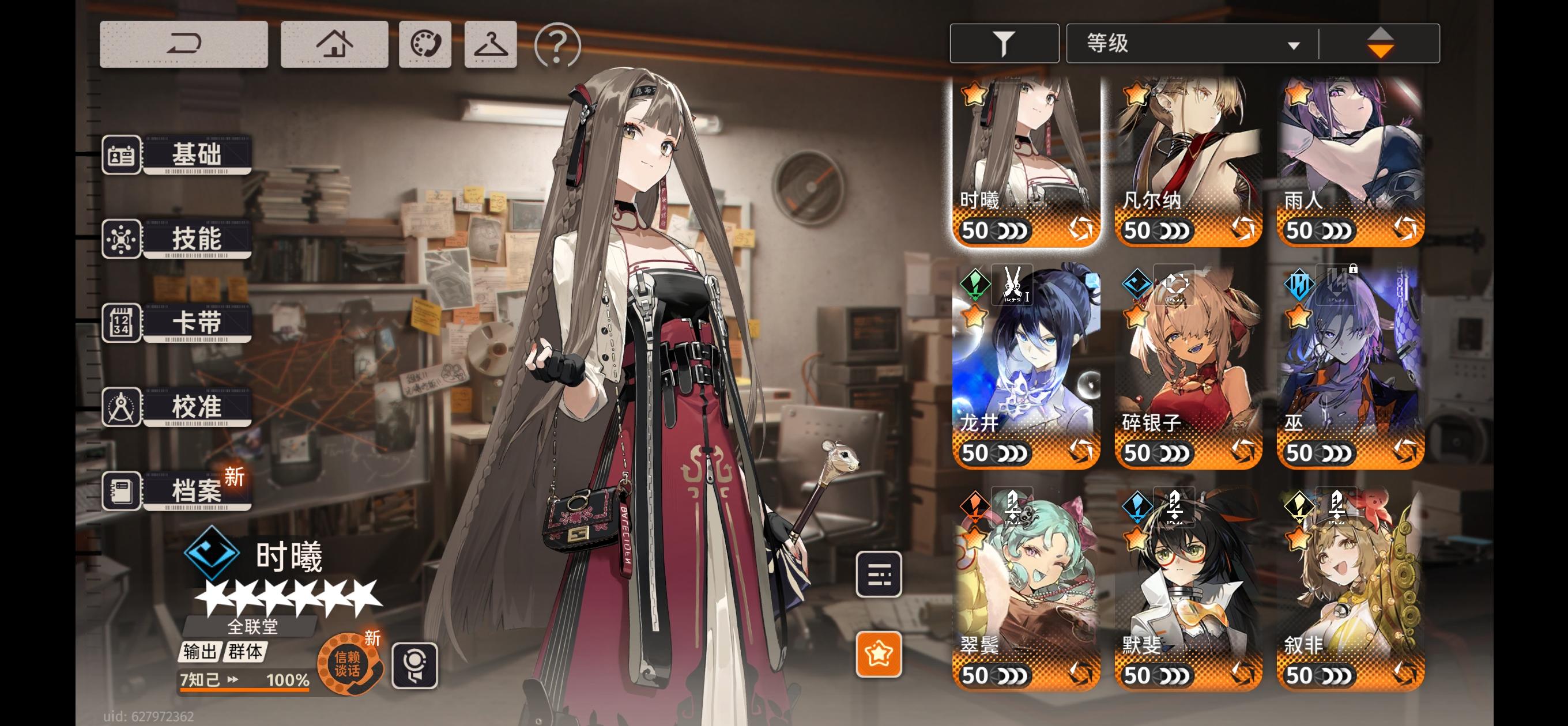Screen dimensions: 1568x726
Task: Toggle the sort order arrows next to 等级
Action: pos(1382,42)
